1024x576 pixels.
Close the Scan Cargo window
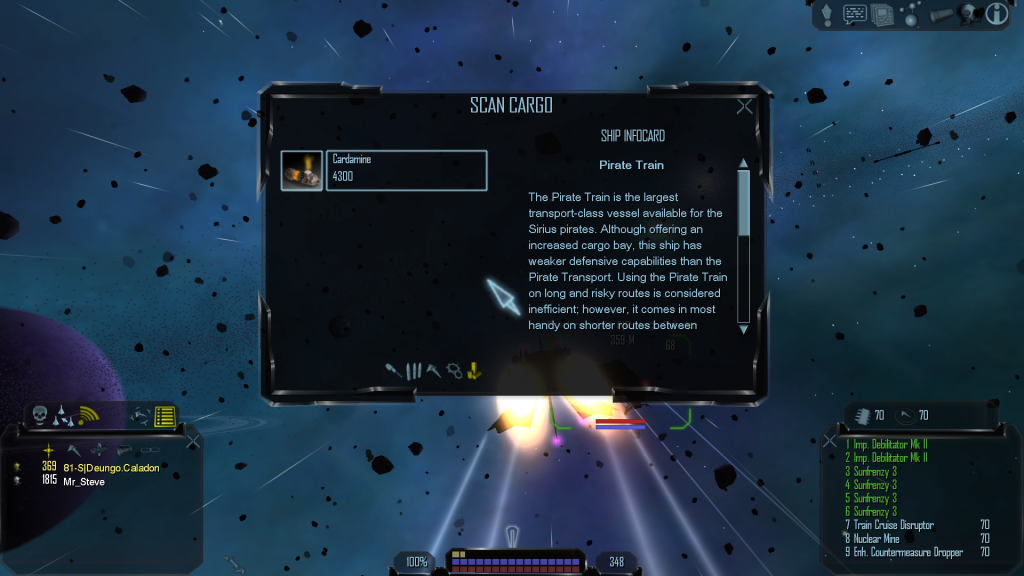[x=744, y=107]
